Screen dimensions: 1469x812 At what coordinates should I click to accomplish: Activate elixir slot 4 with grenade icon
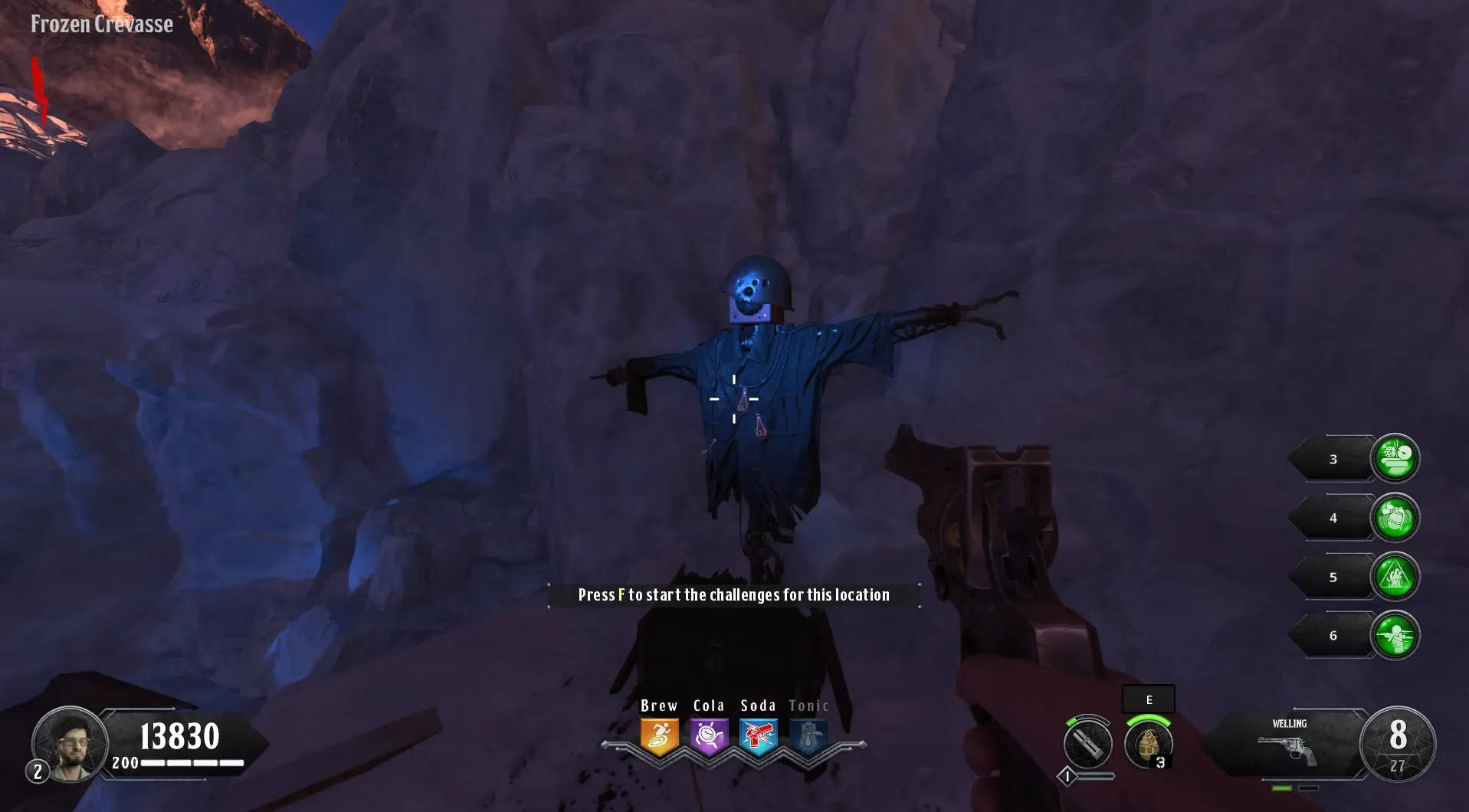[1395, 518]
